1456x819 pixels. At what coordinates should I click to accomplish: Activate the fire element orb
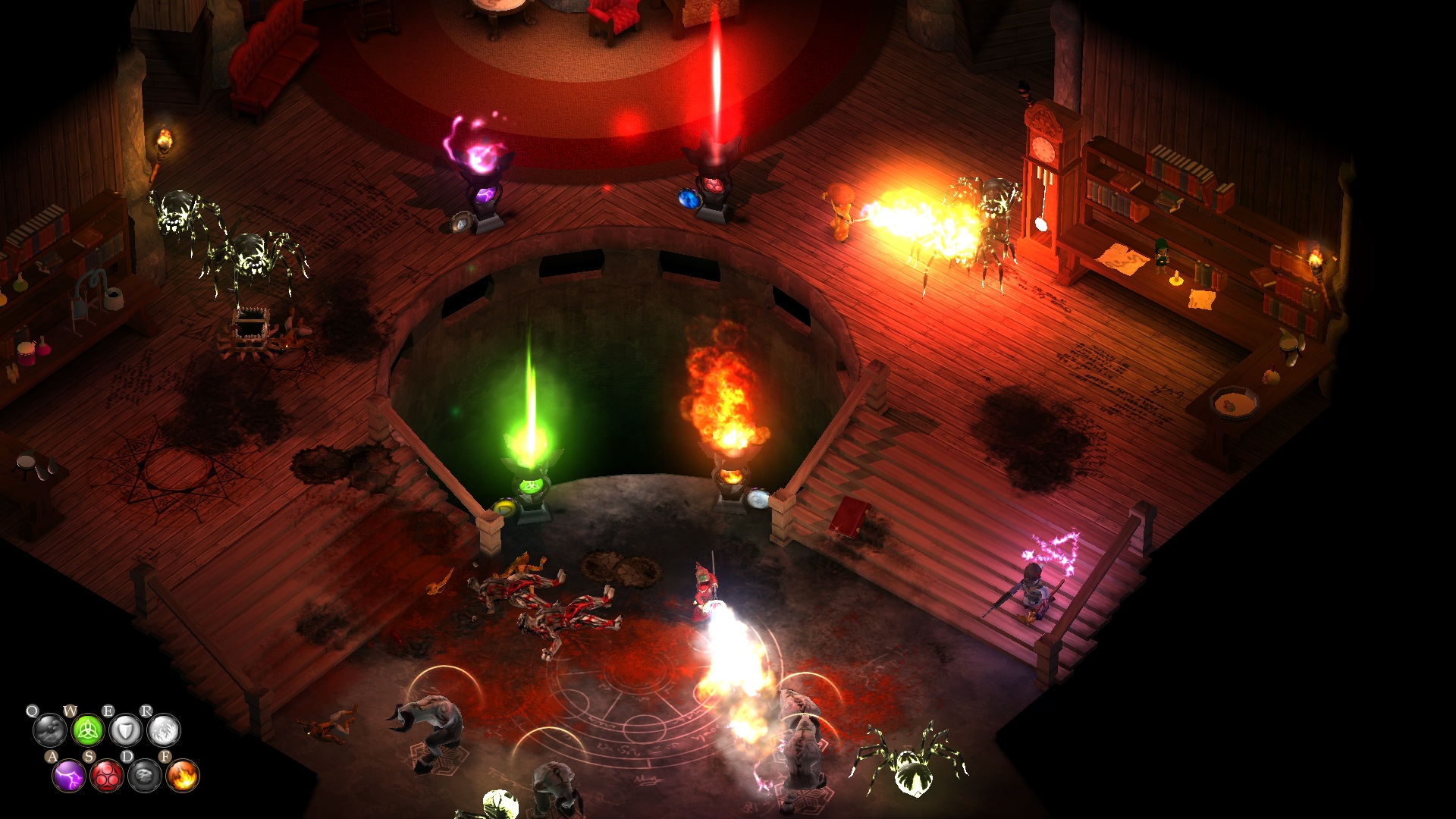[x=183, y=776]
